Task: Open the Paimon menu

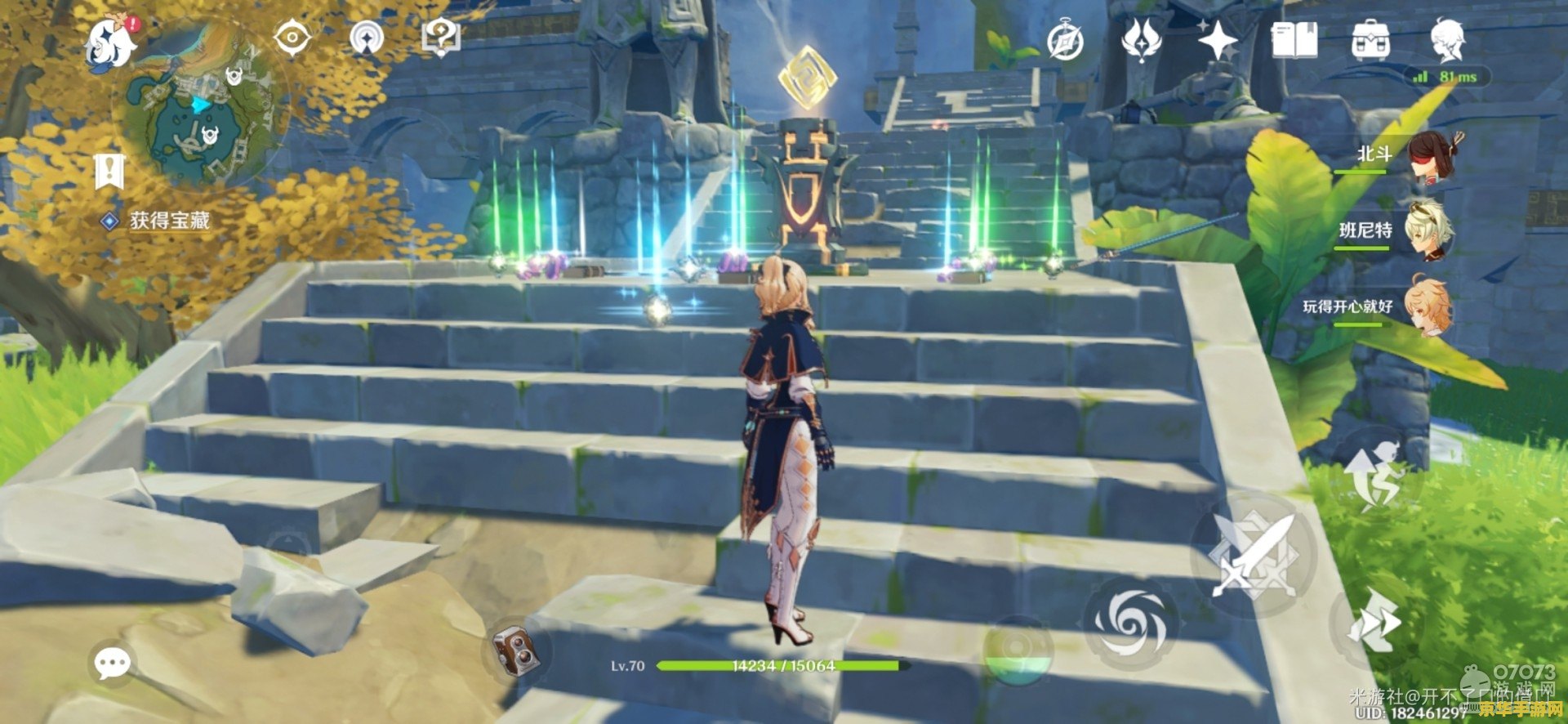Action: (x=112, y=44)
